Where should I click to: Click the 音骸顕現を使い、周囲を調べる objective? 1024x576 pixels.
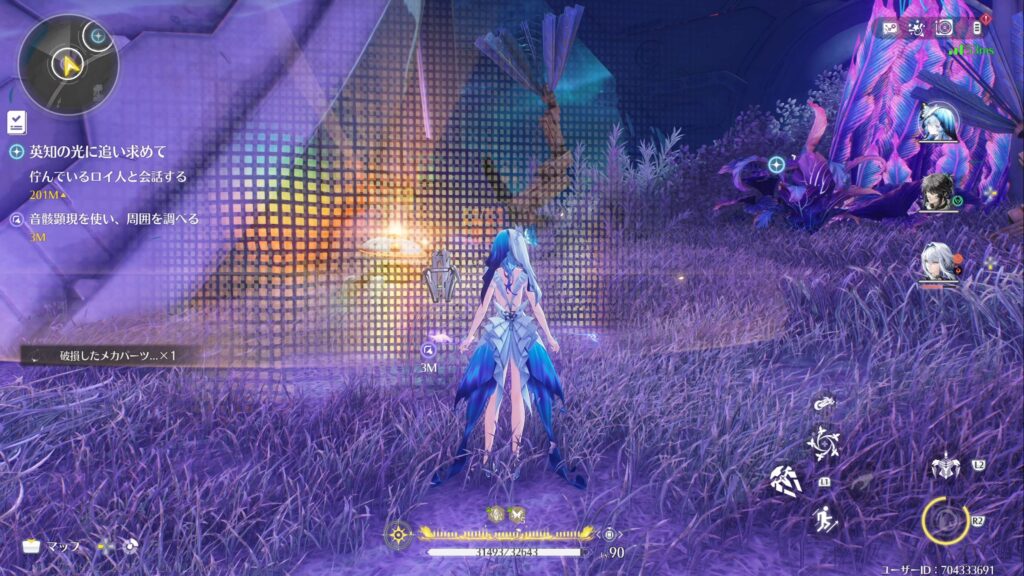coord(113,219)
